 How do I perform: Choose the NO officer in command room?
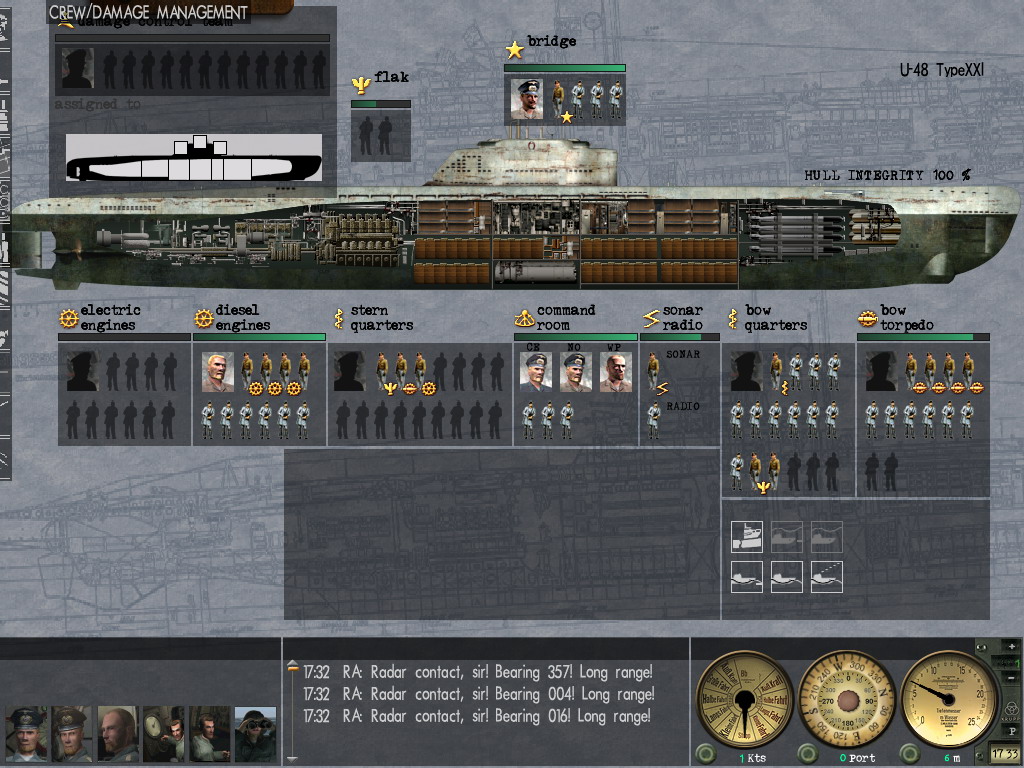575,372
